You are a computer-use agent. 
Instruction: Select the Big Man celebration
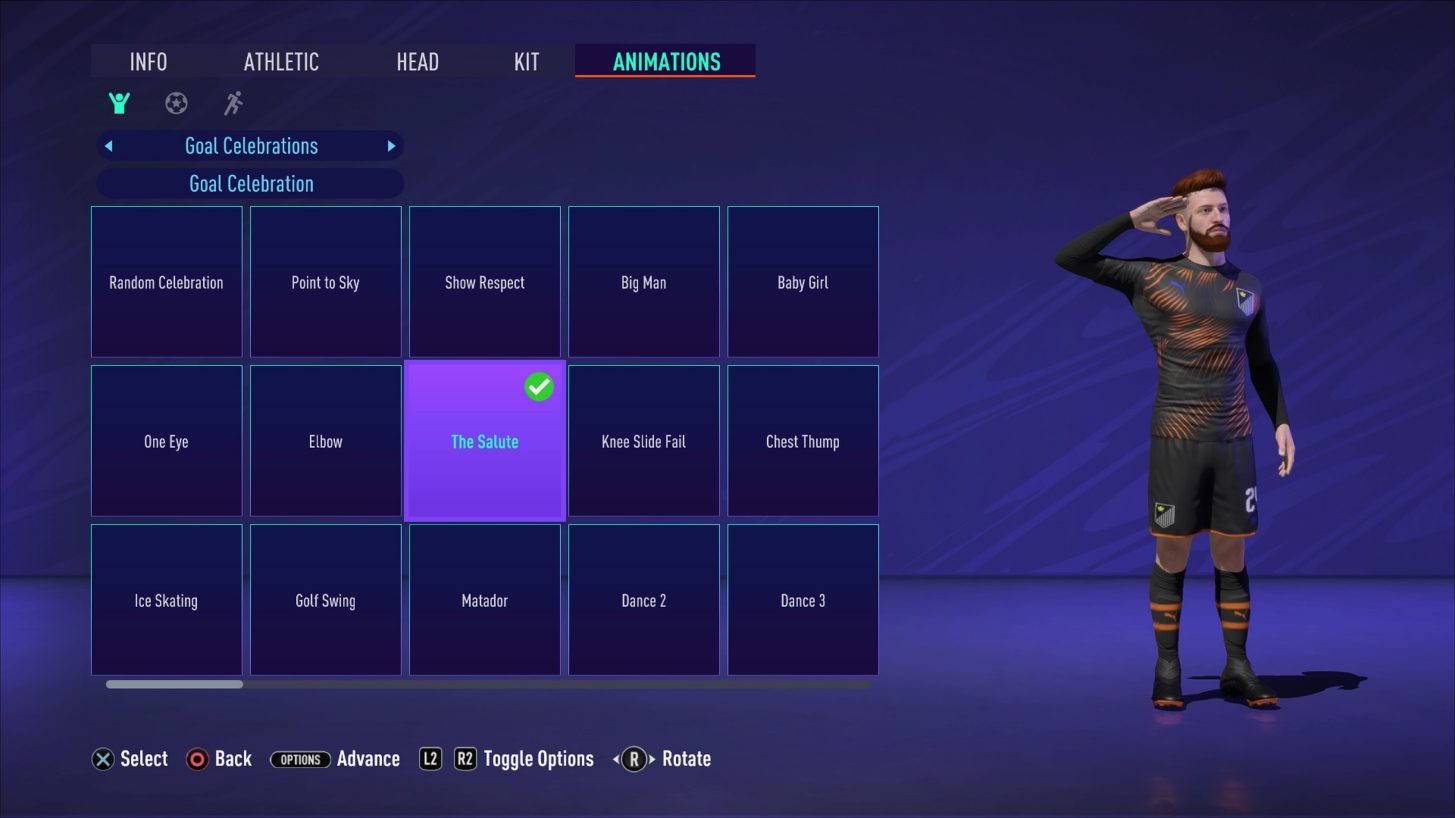pos(643,282)
